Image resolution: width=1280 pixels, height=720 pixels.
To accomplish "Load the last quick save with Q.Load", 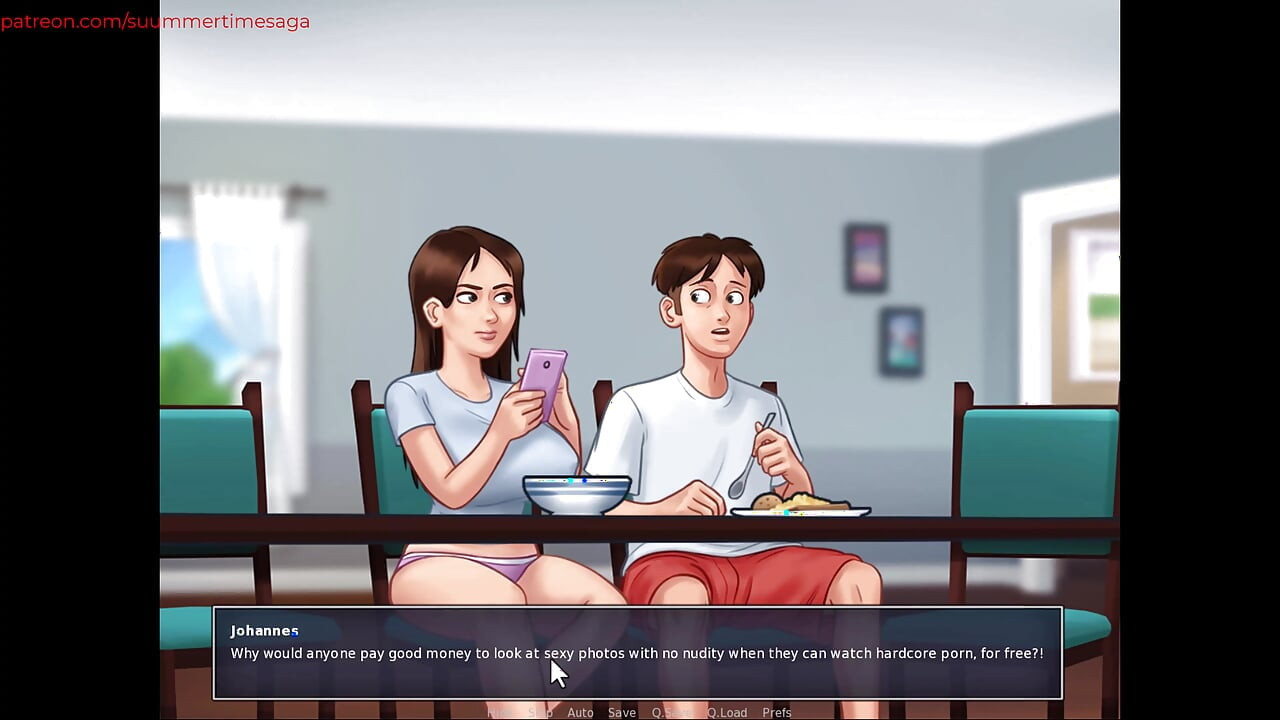I will (728, 712).
